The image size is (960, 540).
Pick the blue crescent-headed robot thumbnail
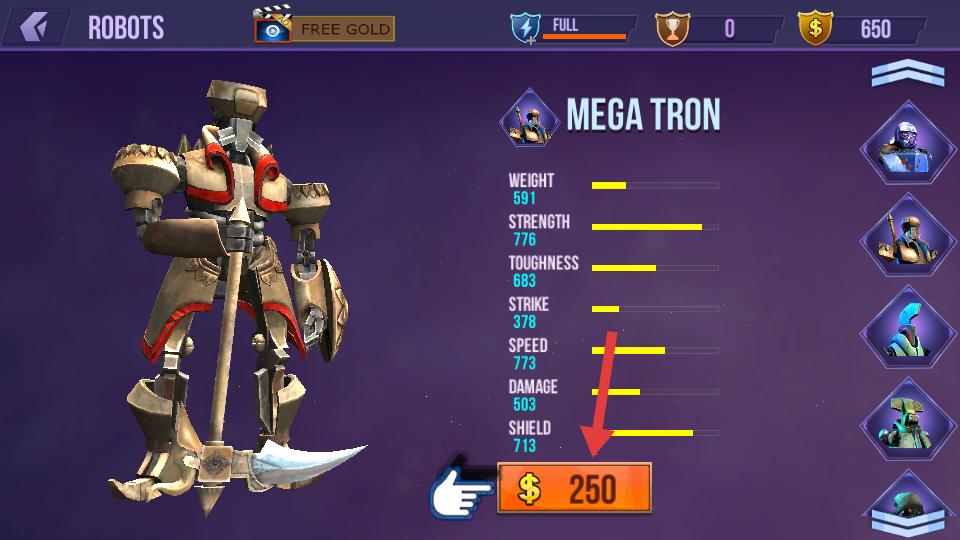pos(908,330)
